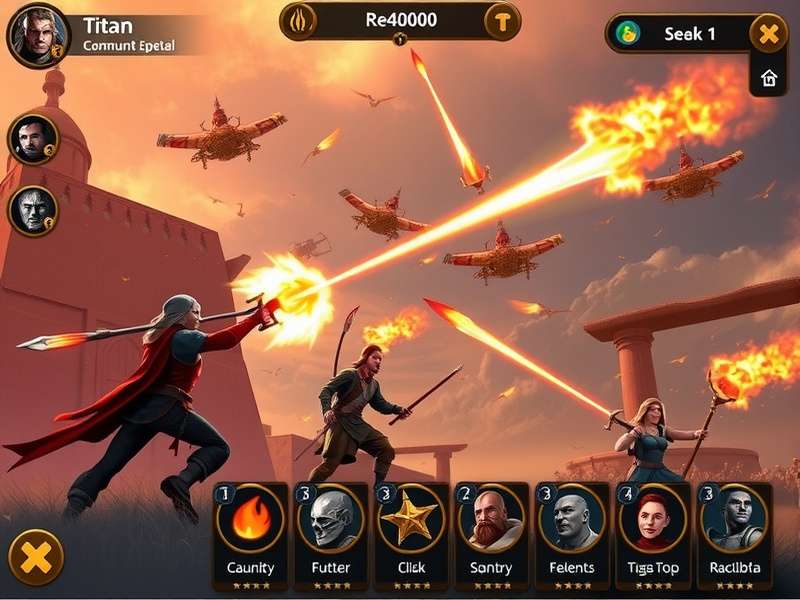Image resolution: width=800 pixels, height=600 pixels.
Task: Pick the Raclibta hero card
Action: [x=733, y=532]
